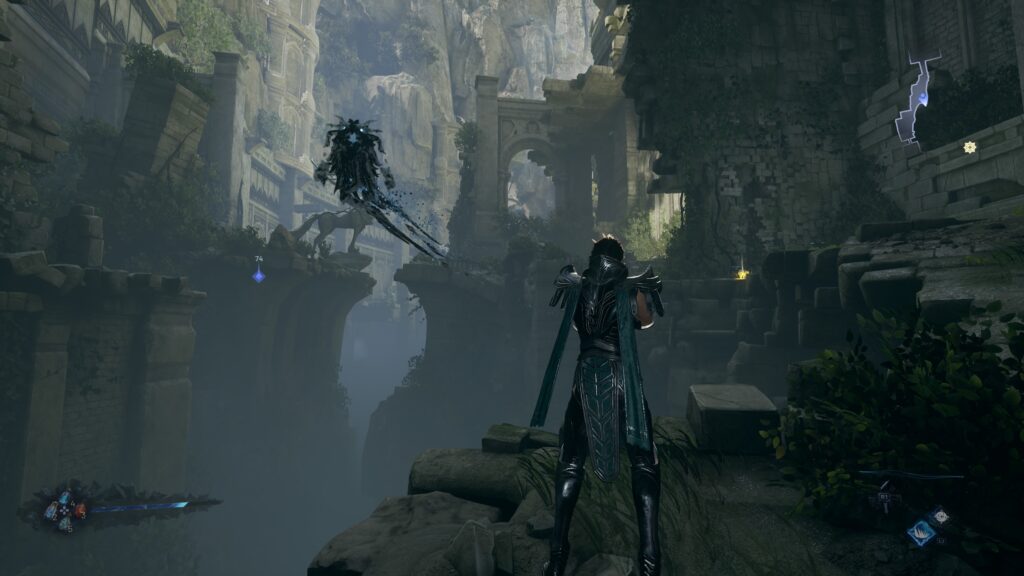Open the minimap
The height and width of the screenshot is (576, 1024).
(x=915, y=101)
